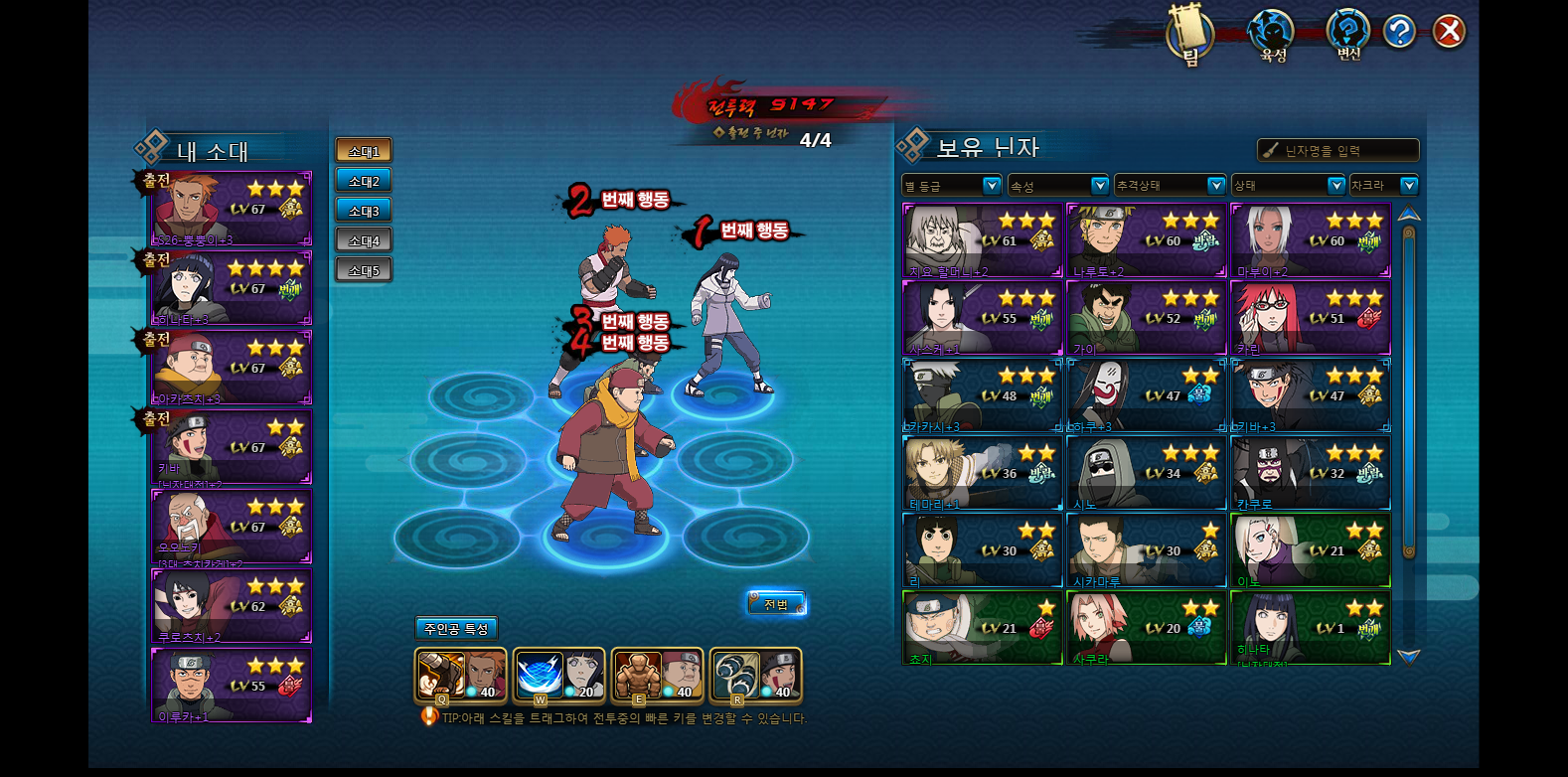Click the 주인공 특성 button
Screen dimensions: 1568x777
click(456, 629)
